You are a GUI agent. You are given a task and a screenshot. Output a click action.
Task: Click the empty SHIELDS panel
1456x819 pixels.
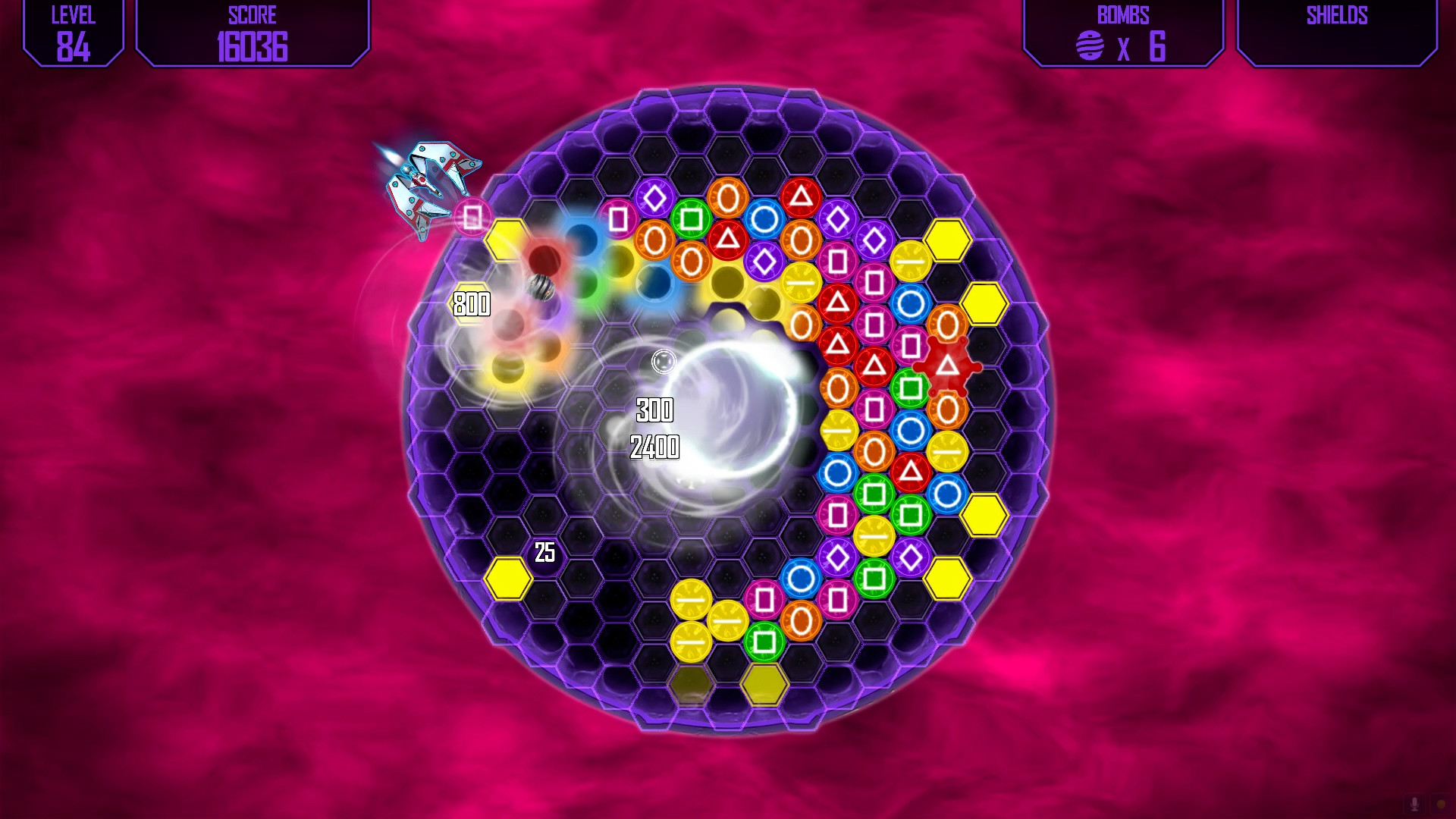click(x=1336, y=33)
